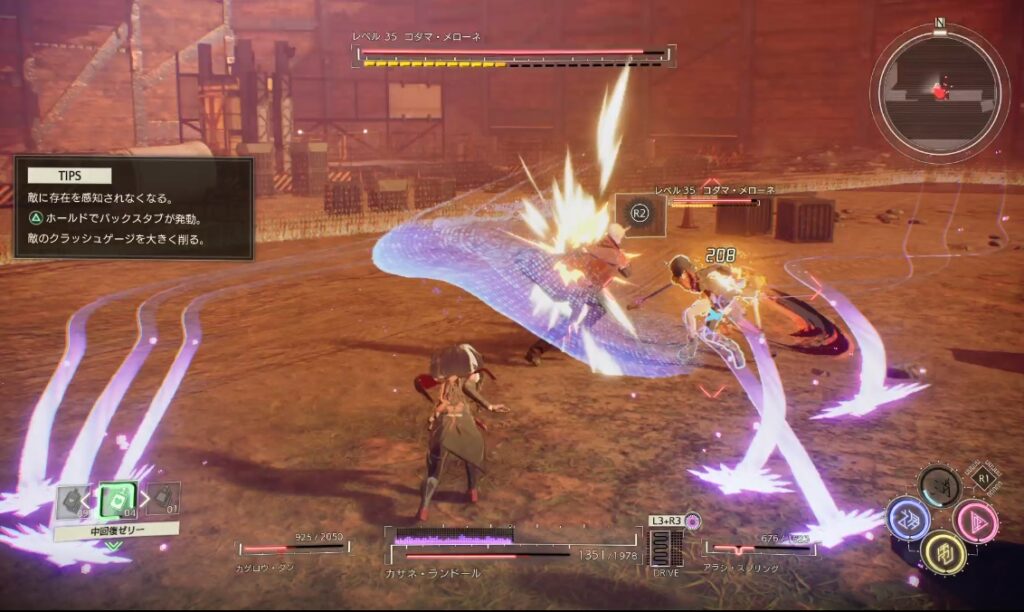Click the TIPS panel

(x=133, y=208)
